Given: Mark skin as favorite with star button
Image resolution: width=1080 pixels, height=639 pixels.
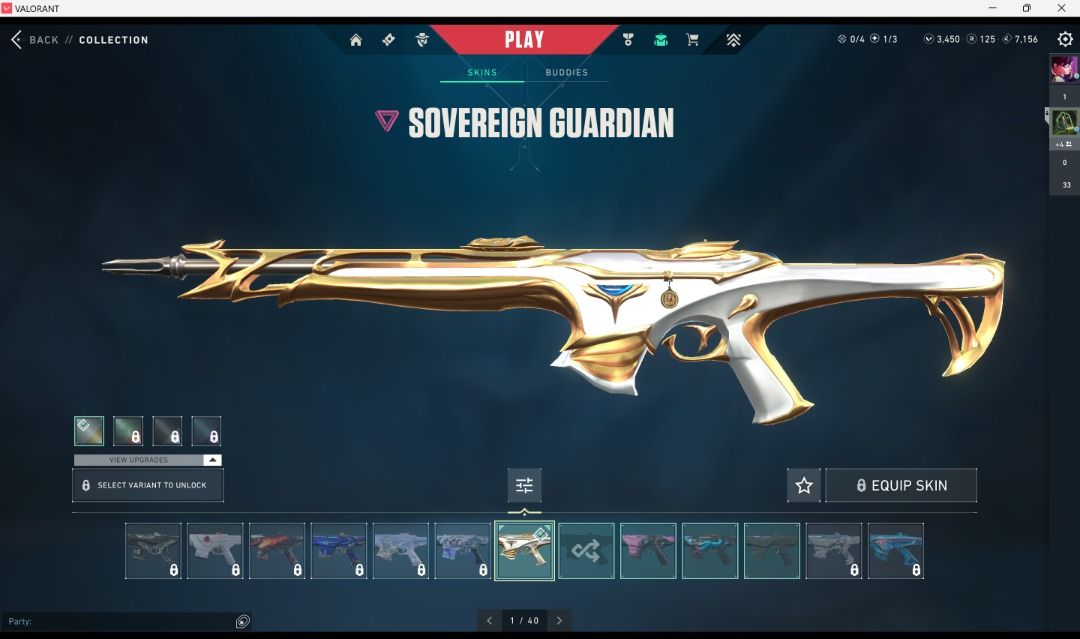Looking at the screenshot, I should (804, 485).
